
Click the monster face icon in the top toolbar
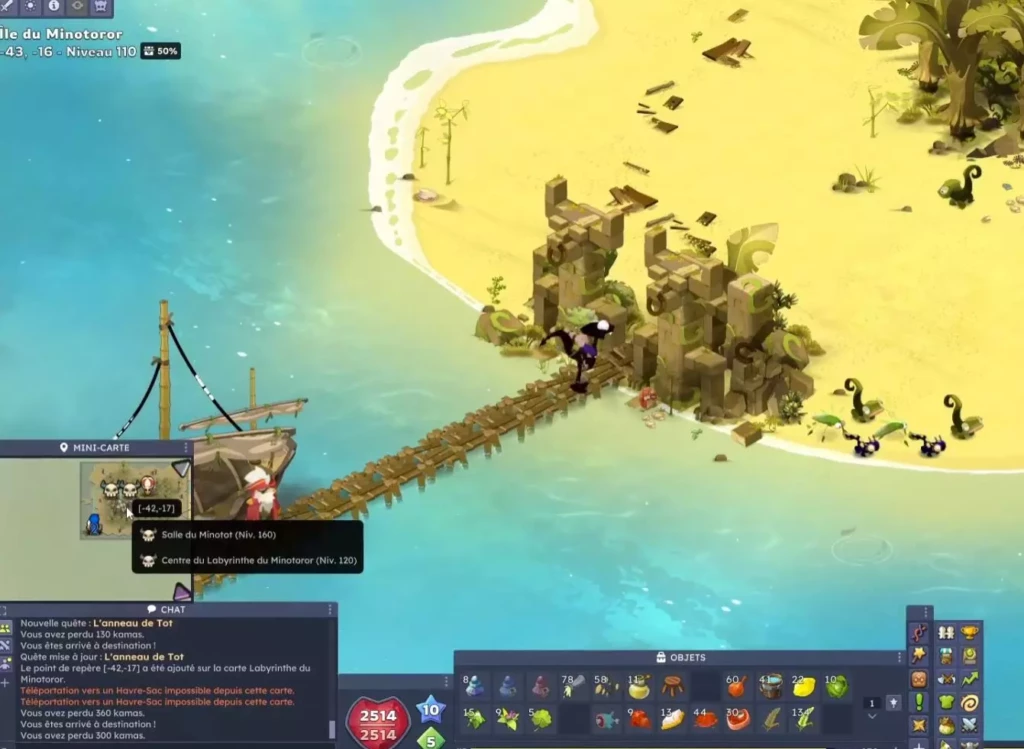(x=100, y=6)
